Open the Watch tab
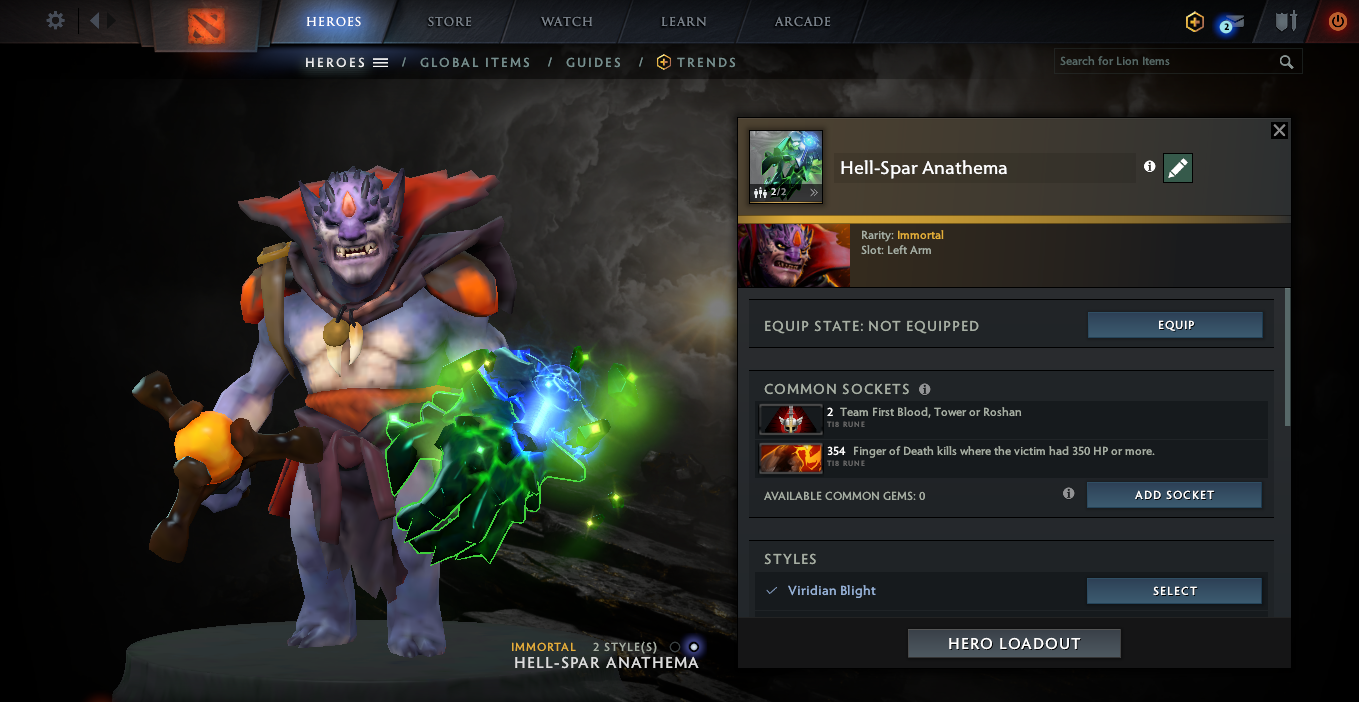 (x=567, y=22)
